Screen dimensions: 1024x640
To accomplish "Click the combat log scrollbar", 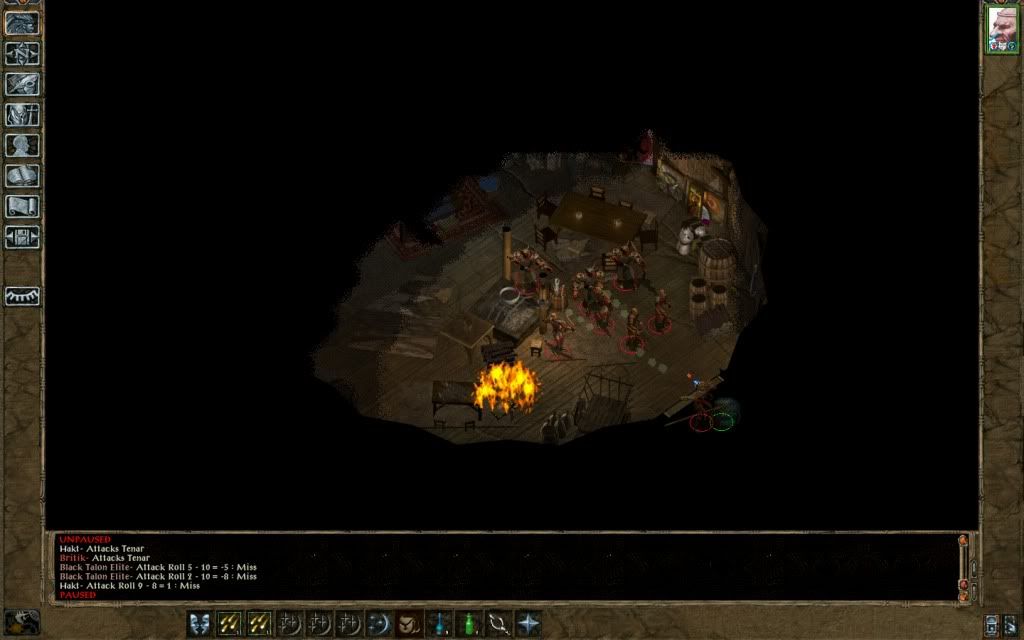I will click(x=964, y=565).
